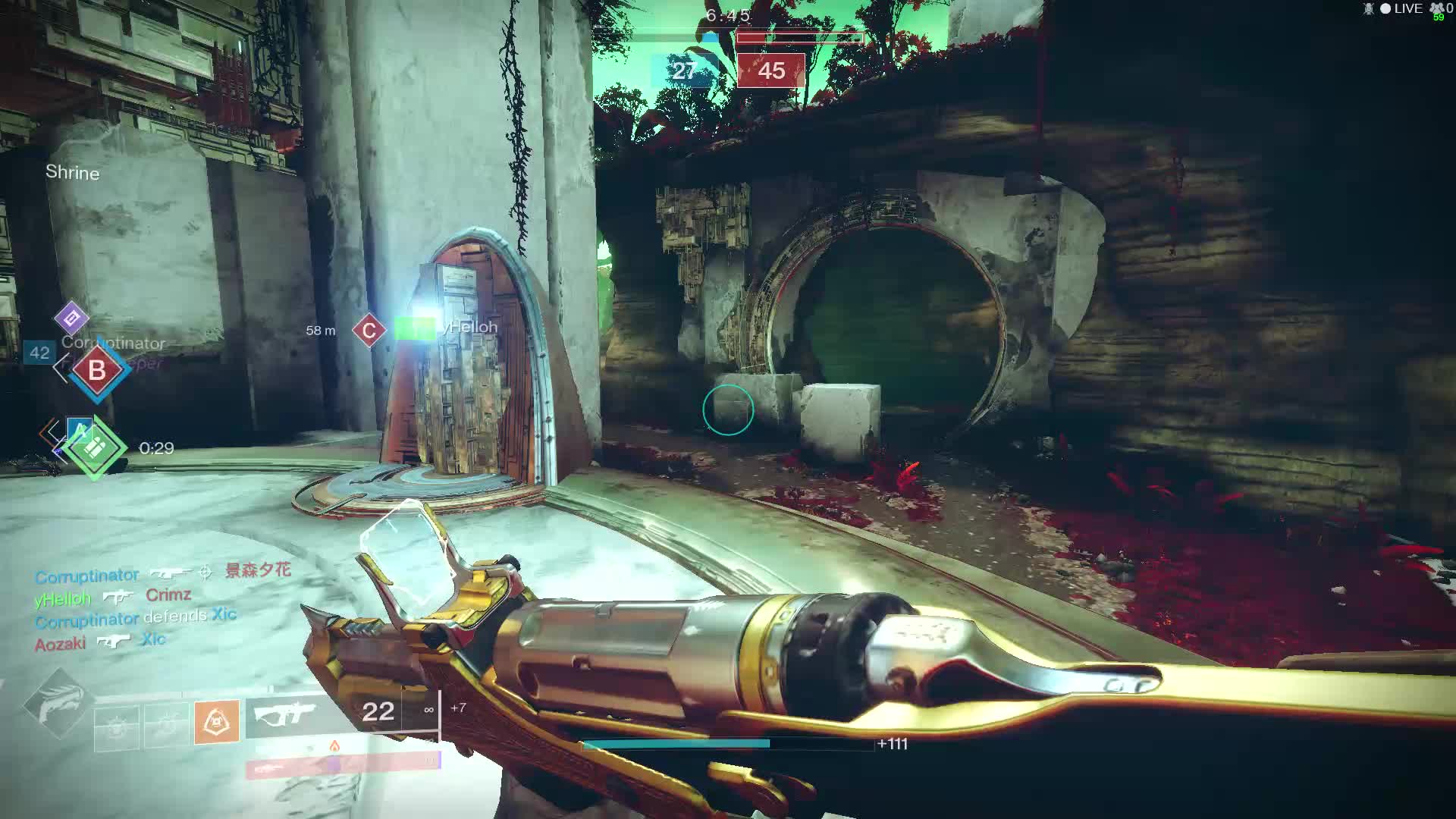Screen dimensions: 1456x819
Task: Select the red zone B capture marker
Action: coord(97,370)
